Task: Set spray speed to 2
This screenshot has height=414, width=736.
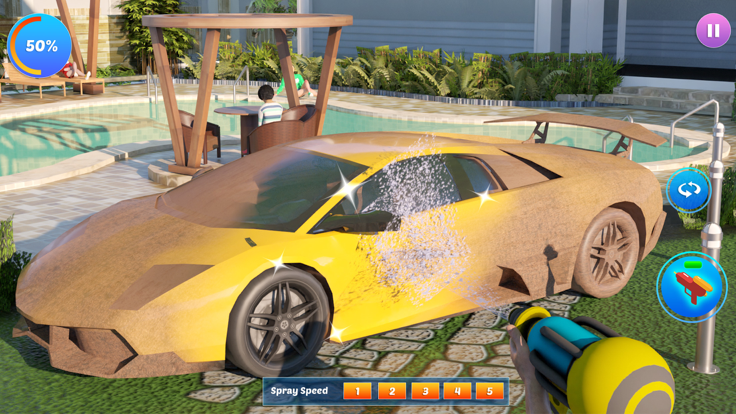Action: [x=391, y=391]
